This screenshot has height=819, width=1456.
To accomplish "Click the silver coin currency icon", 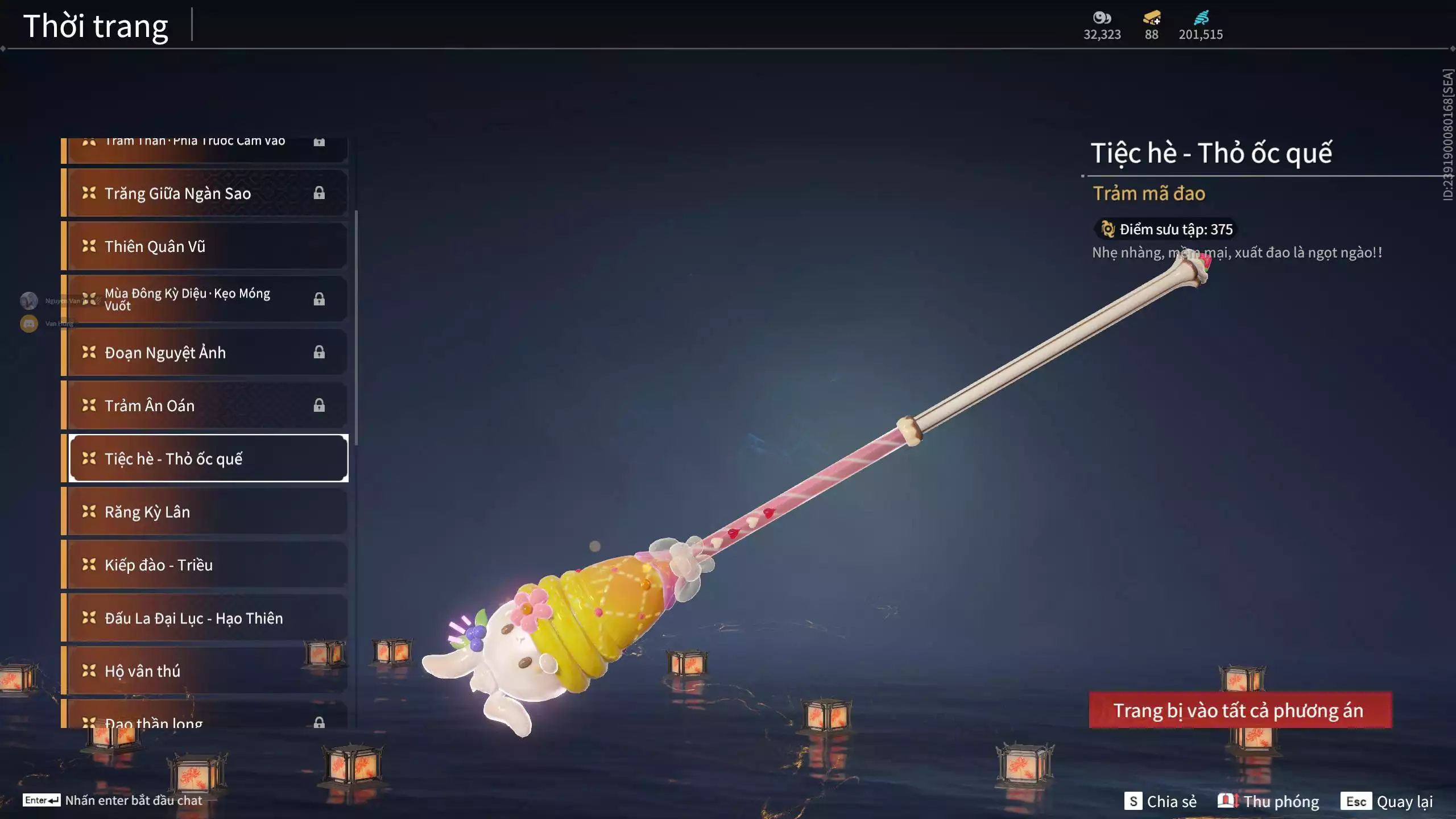I will (x=1102, y=18).
